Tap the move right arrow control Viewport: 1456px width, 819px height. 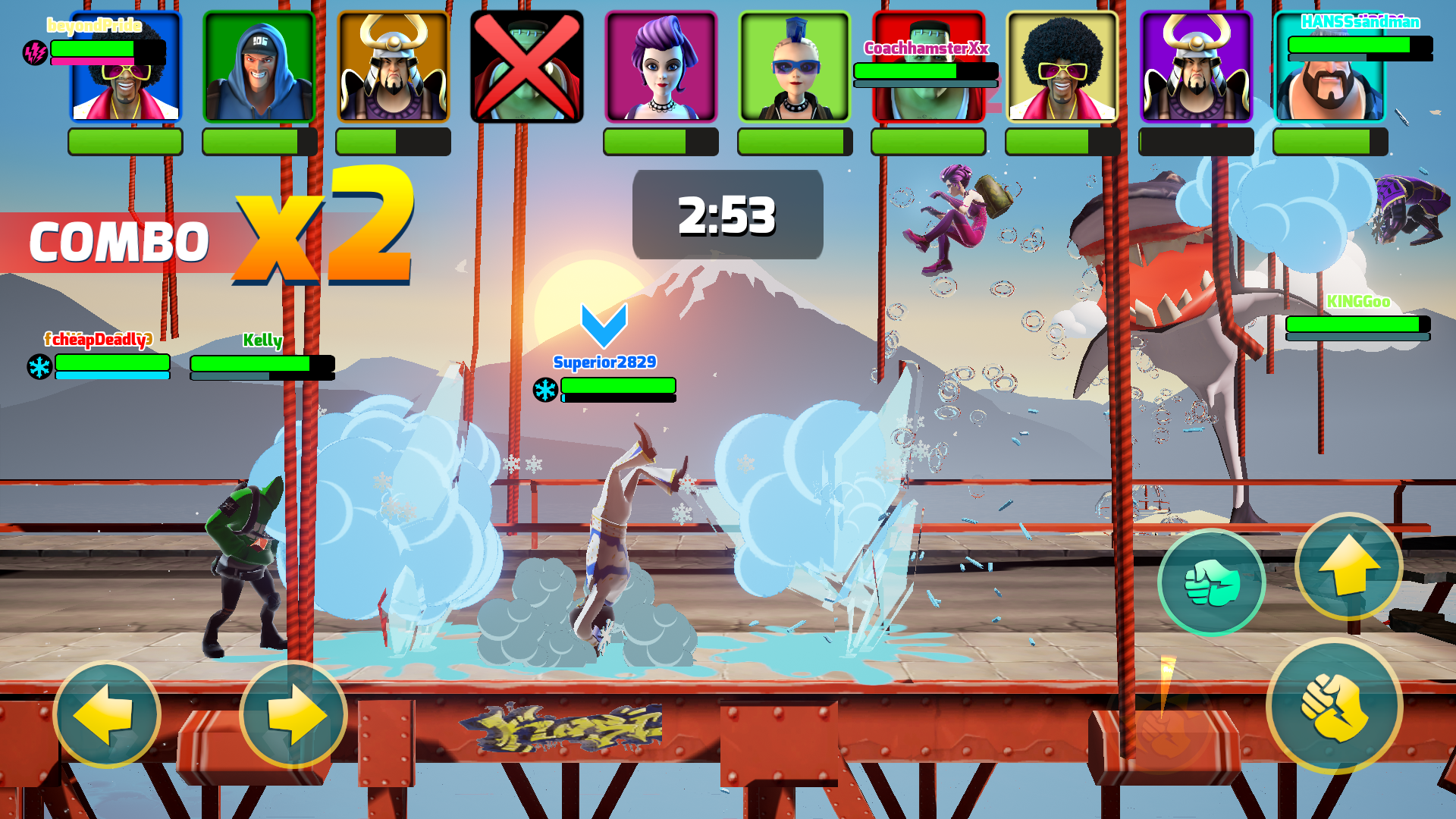(x=294, y=714)
